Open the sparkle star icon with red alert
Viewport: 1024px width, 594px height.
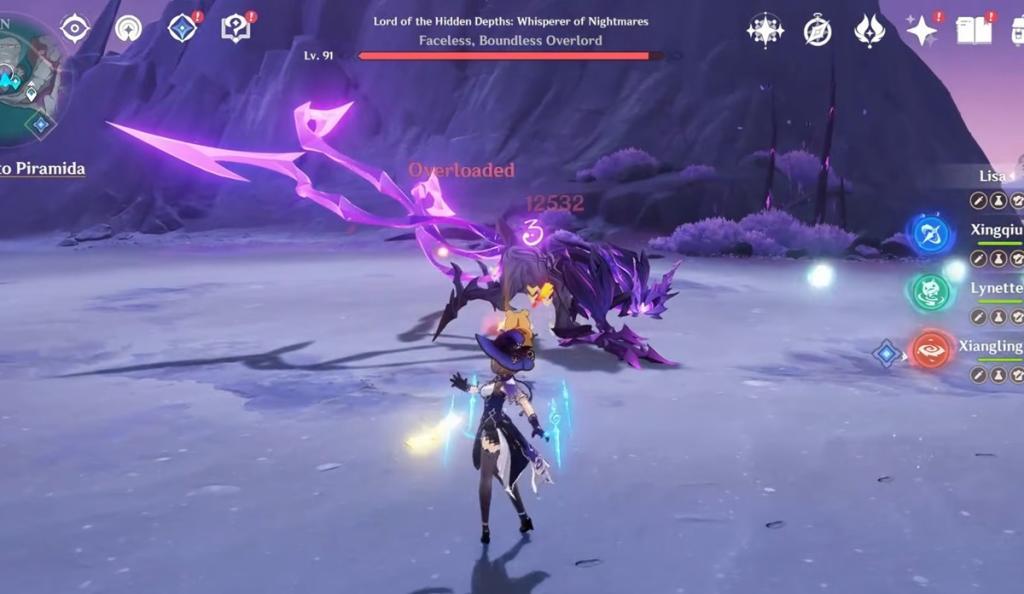921,30
